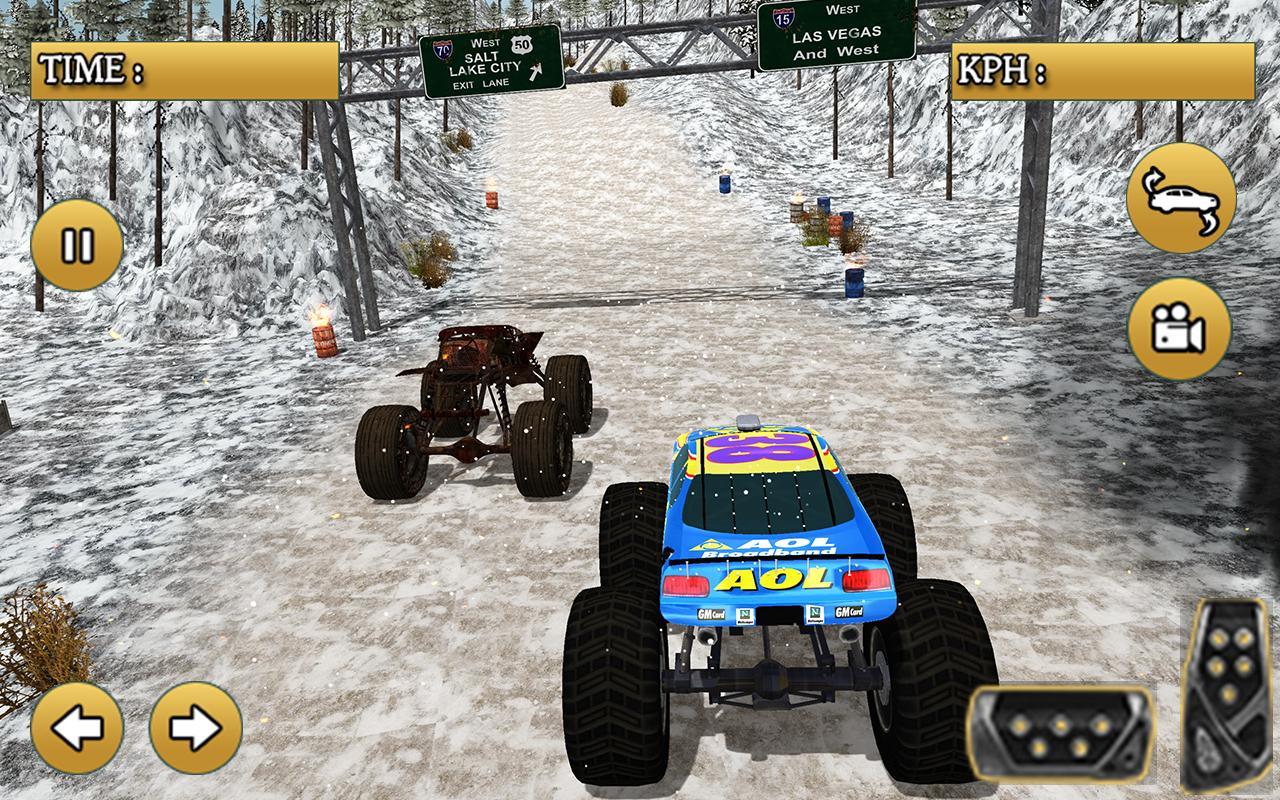The width and height of the screenshot is (1280, 800).
Task: Tap the Interstate 70 shield on the sign
Action: pos(443,49)
